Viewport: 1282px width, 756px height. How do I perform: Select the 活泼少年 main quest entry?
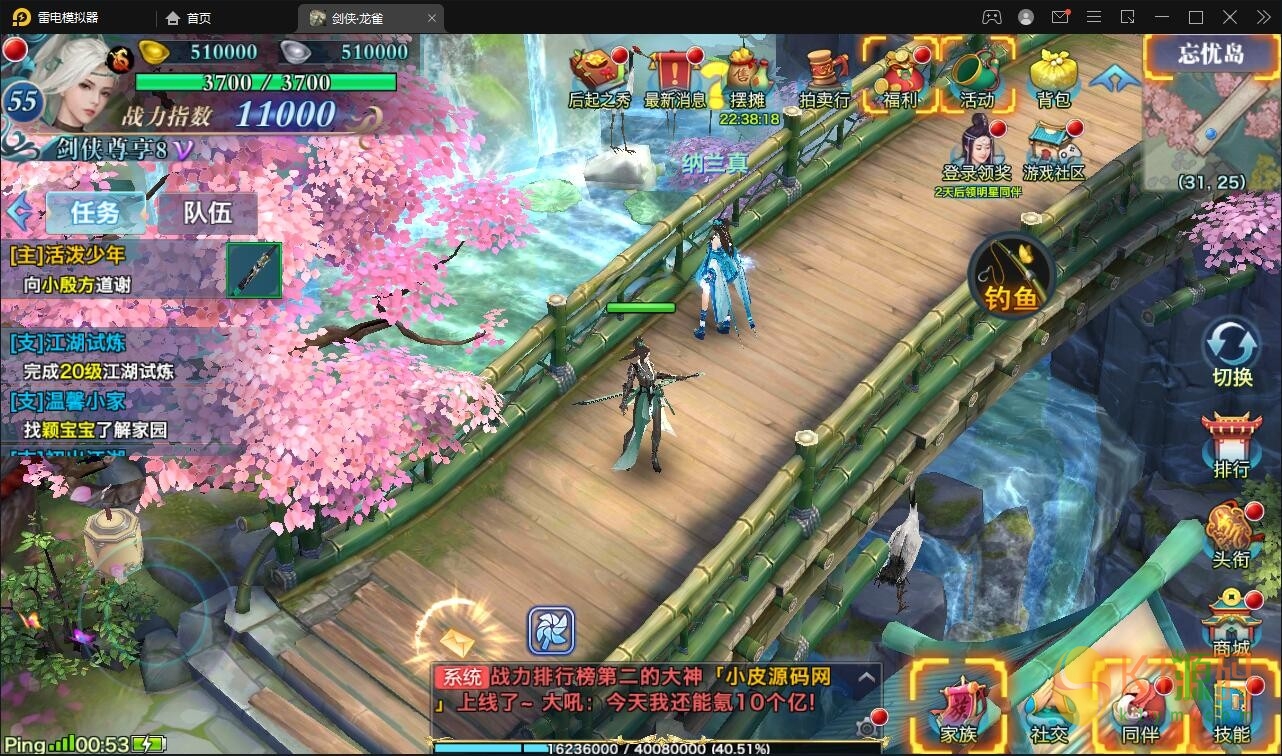(x=110, y=270)
